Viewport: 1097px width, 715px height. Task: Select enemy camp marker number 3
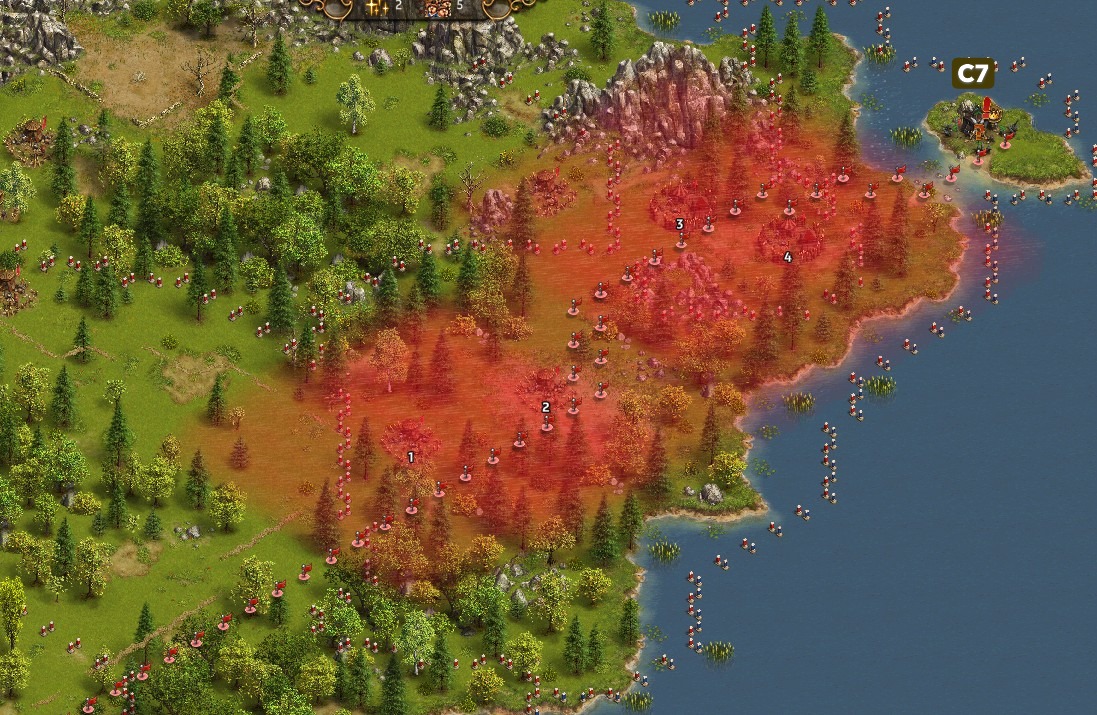[680, 224]
